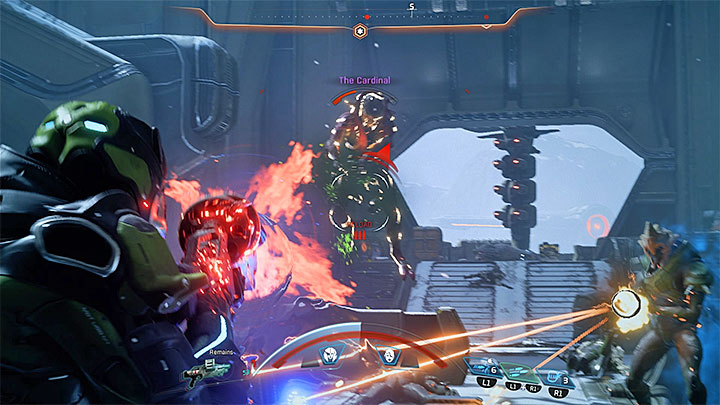Activate the power with 3 charges
Viewport: 720px width, 405px height.
pyautogui.click(x=556, y=368)
